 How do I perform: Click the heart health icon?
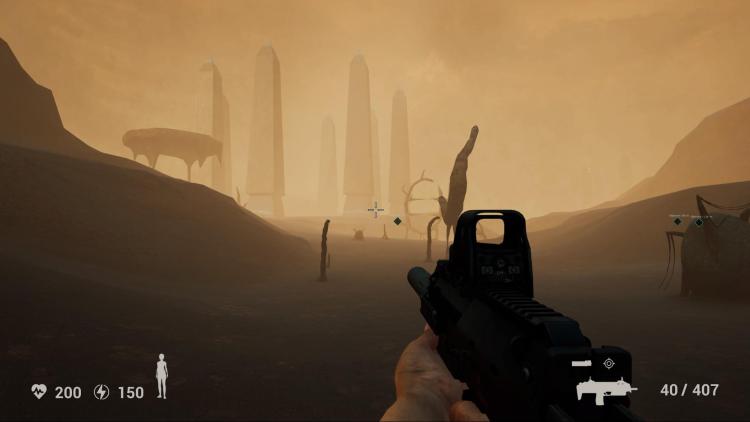(x=39, y=392)
